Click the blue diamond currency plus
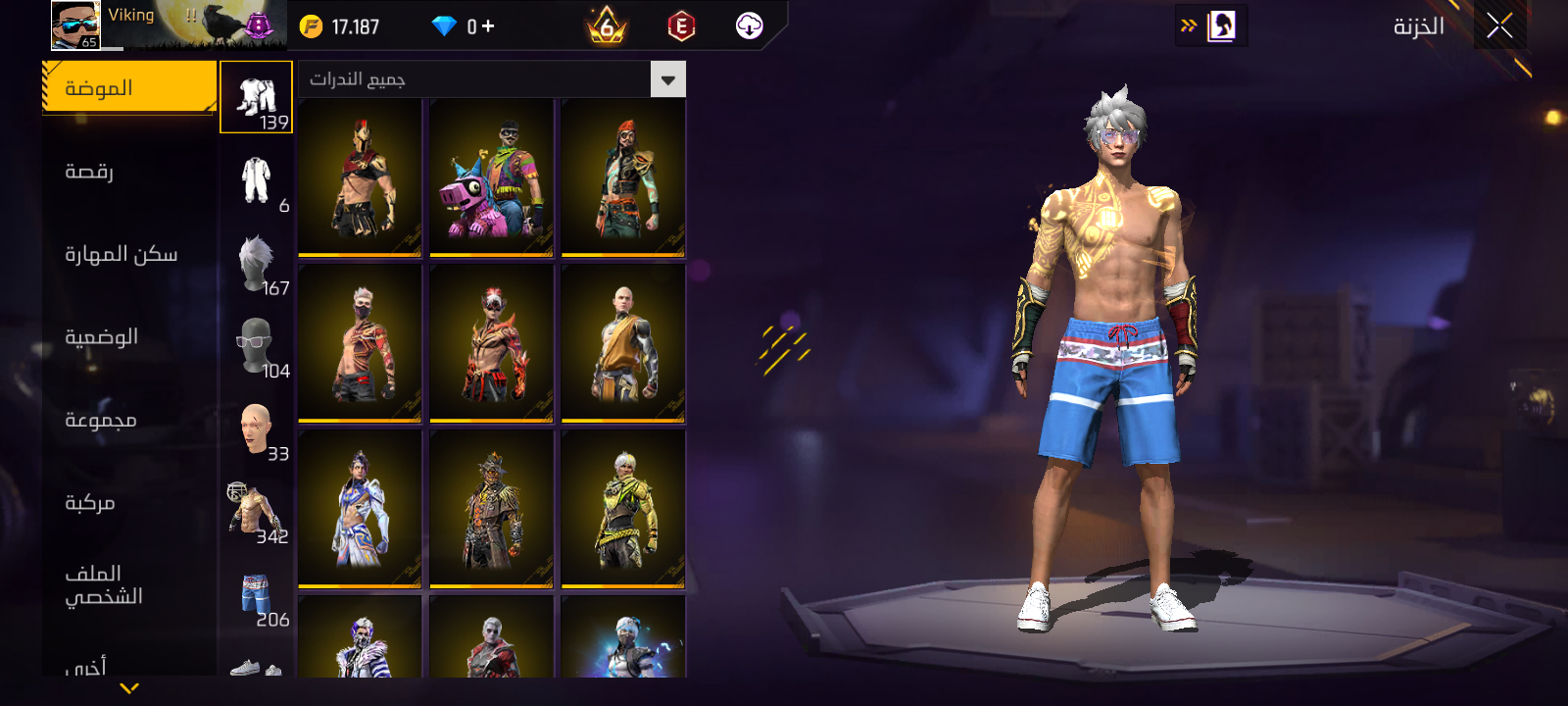This screenshot has width=1568, height=706. (x=487, y=26)
